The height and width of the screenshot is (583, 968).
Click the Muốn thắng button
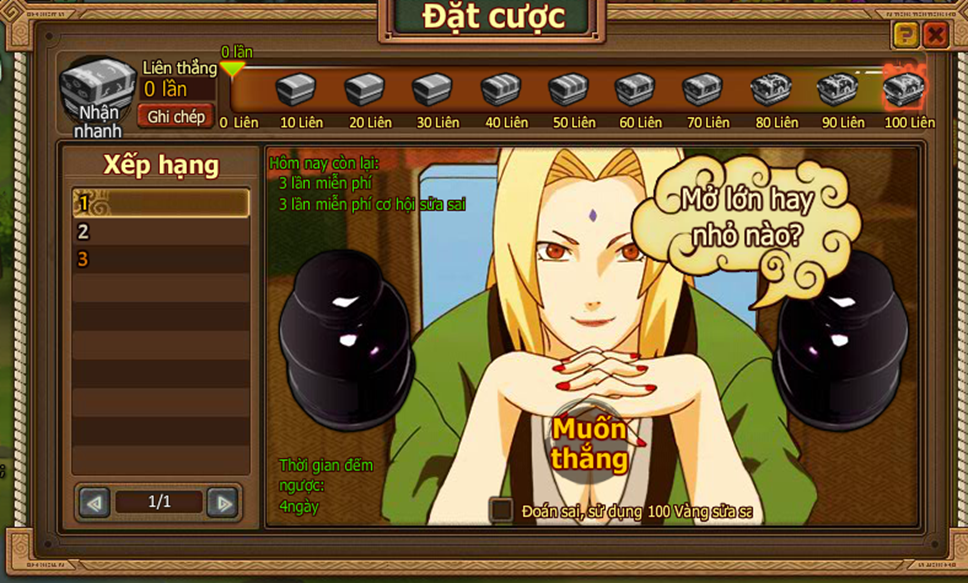pos(590,445)
